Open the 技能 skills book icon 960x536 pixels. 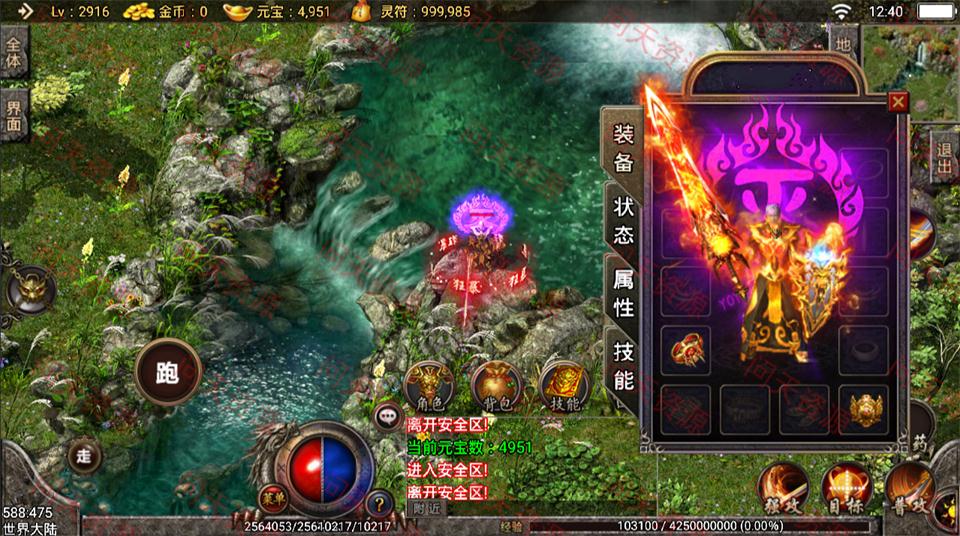pyautogui.click(x=563, y=386)
